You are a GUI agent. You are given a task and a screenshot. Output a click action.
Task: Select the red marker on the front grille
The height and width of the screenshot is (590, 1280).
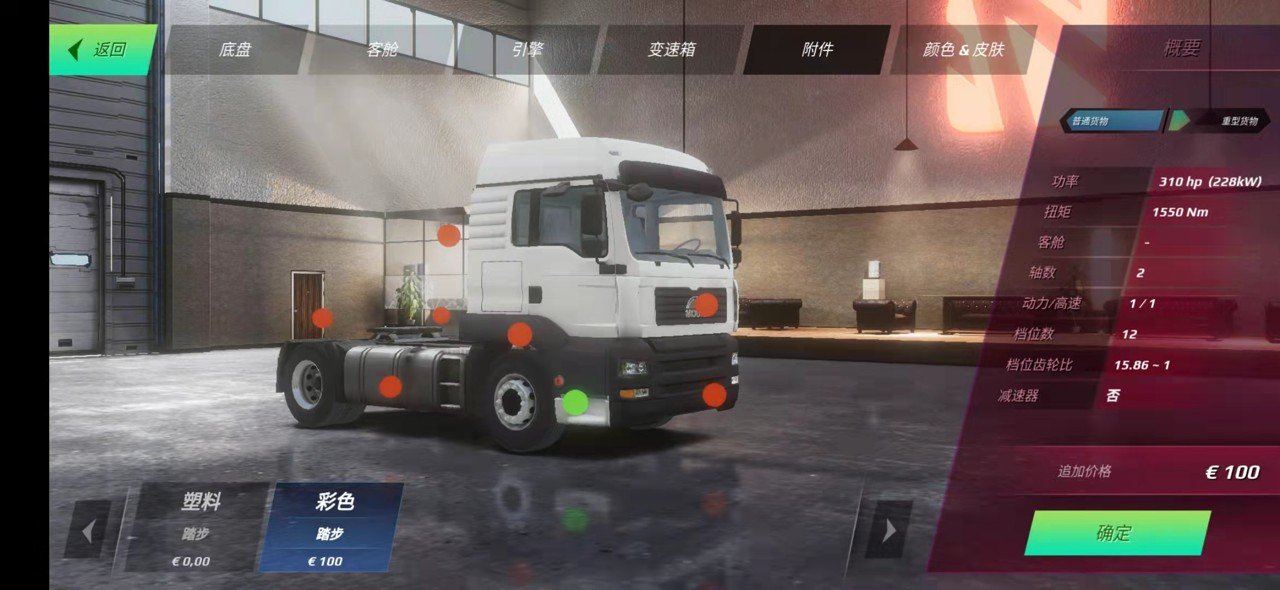(x=706, y=305)
